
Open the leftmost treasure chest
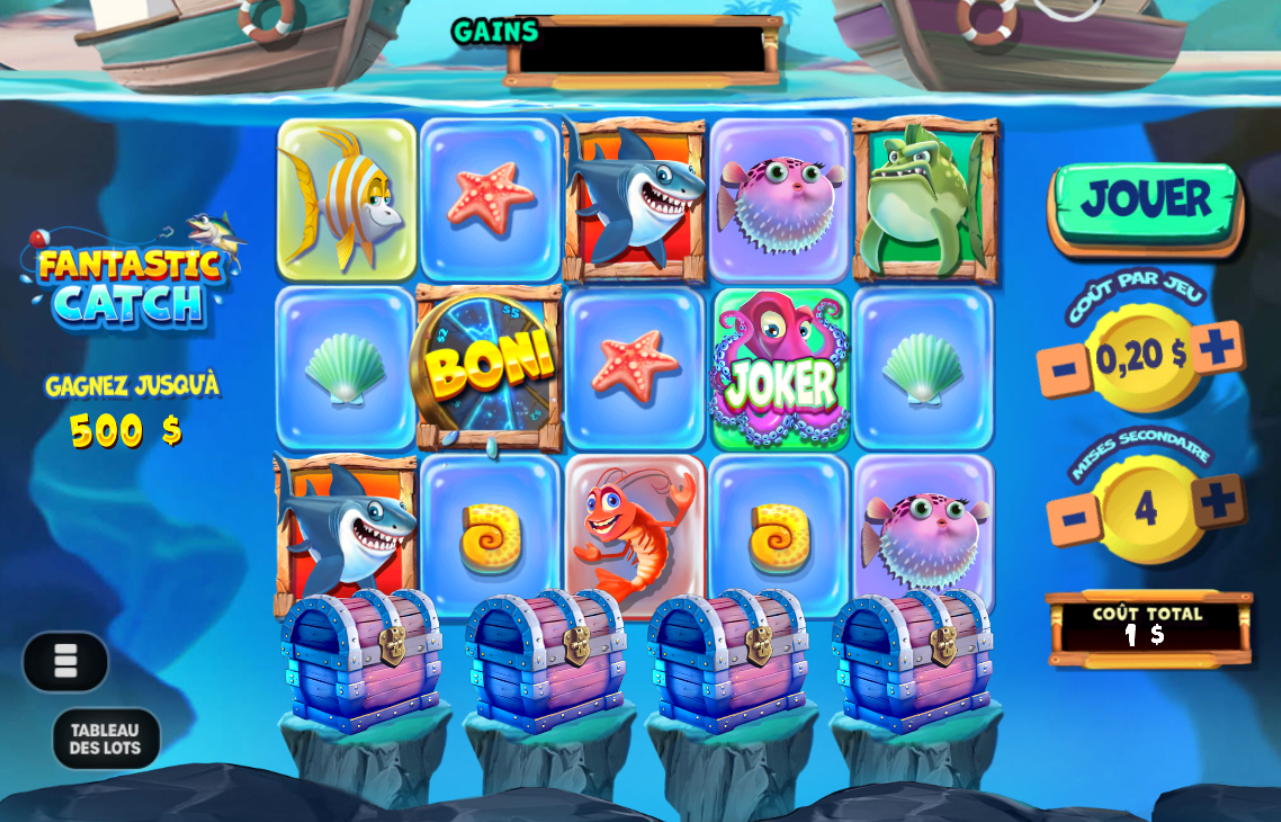click(366, 660)
